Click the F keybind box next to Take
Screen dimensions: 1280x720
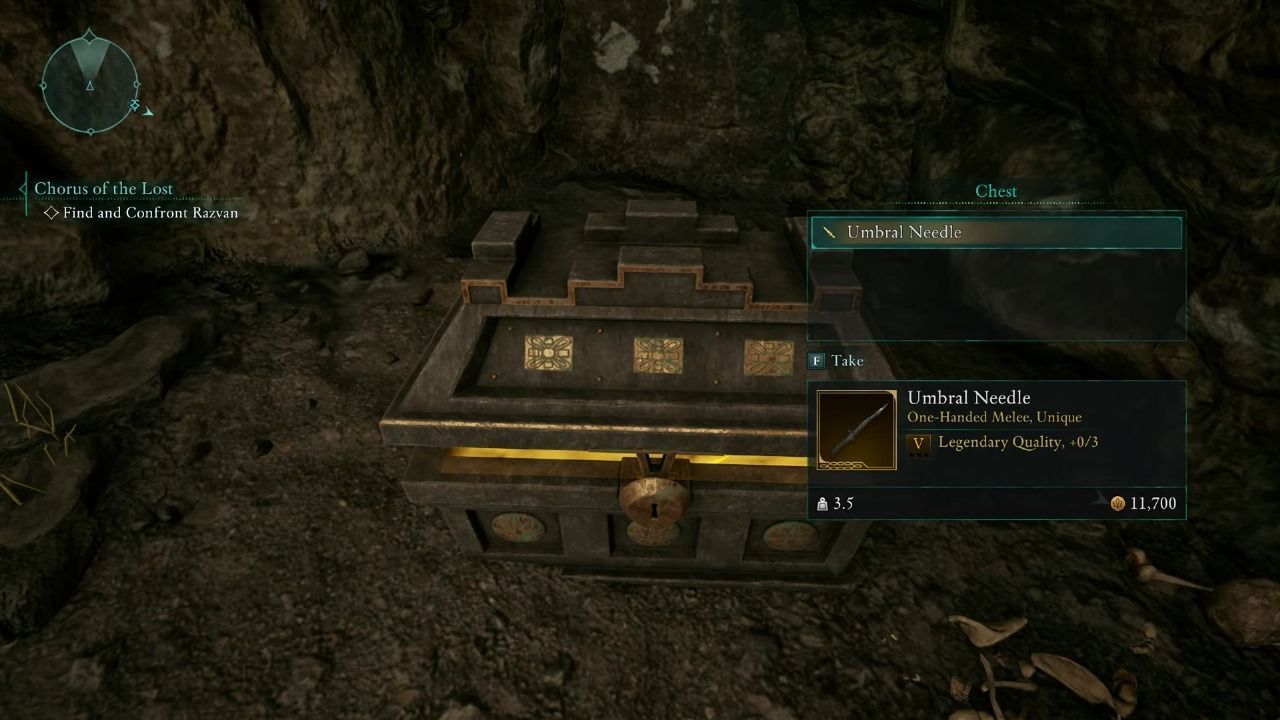[x=814, y=361]
